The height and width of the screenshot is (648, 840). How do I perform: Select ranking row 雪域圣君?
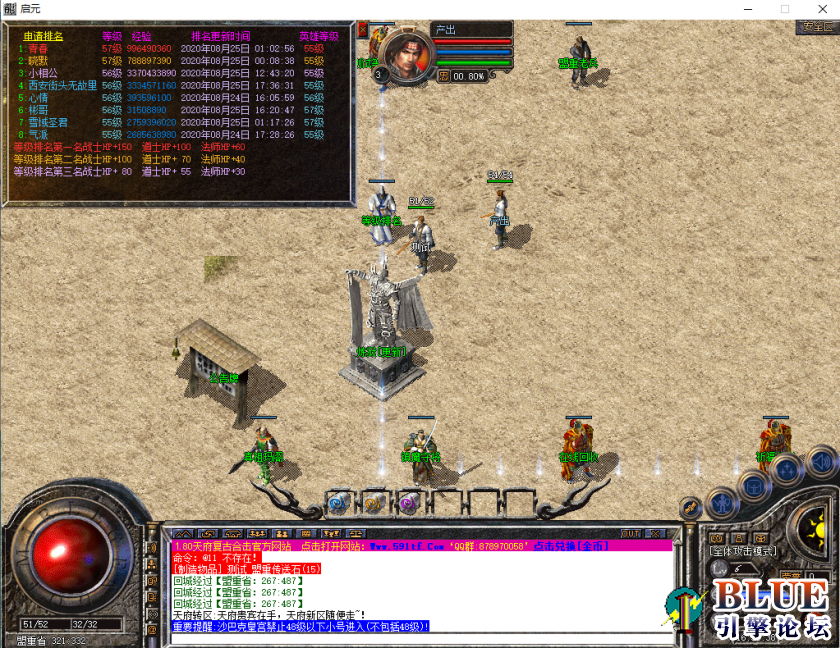click(x=48, y=122)
